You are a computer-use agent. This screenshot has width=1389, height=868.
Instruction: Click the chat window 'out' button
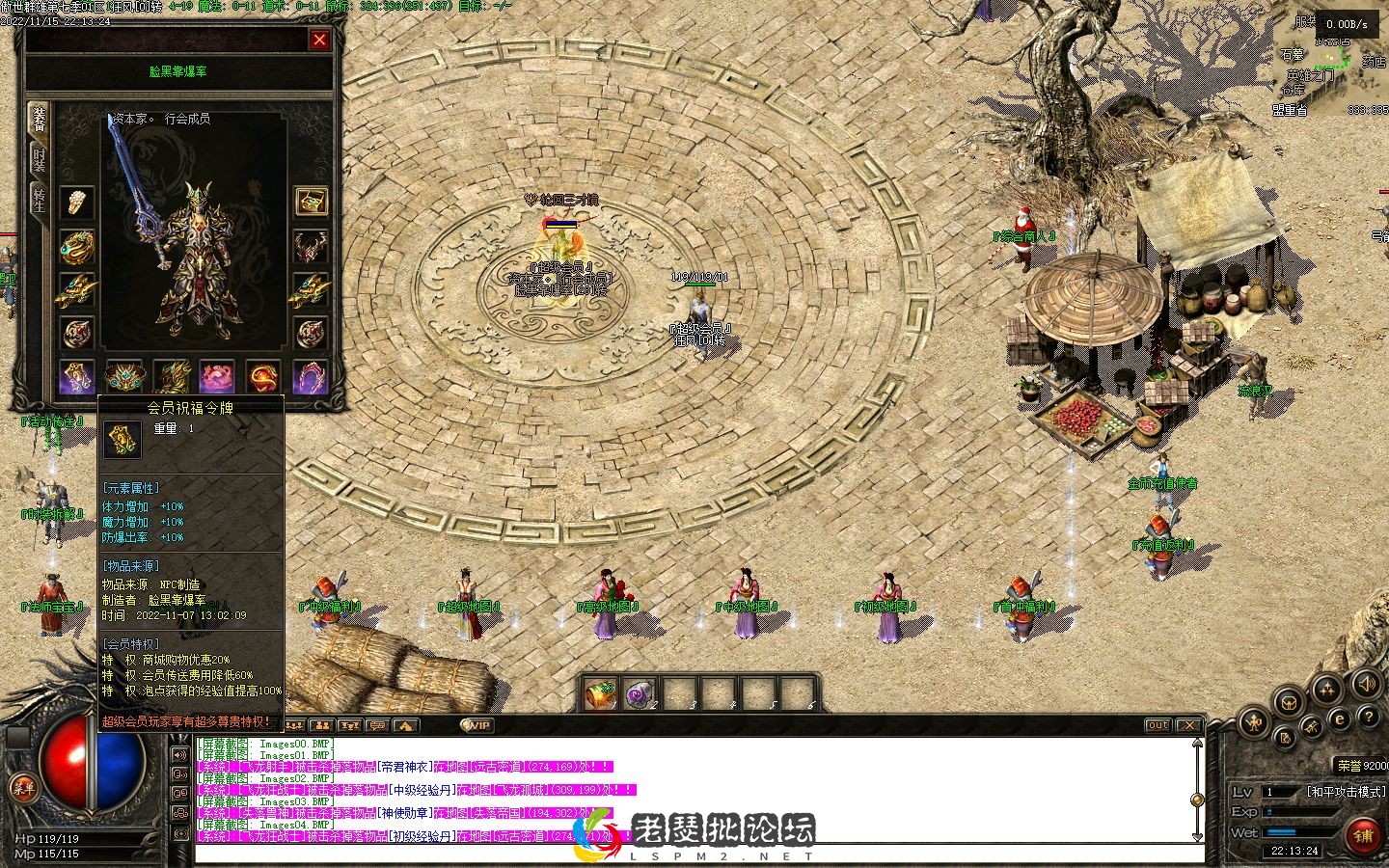(x=1157, y=725)
